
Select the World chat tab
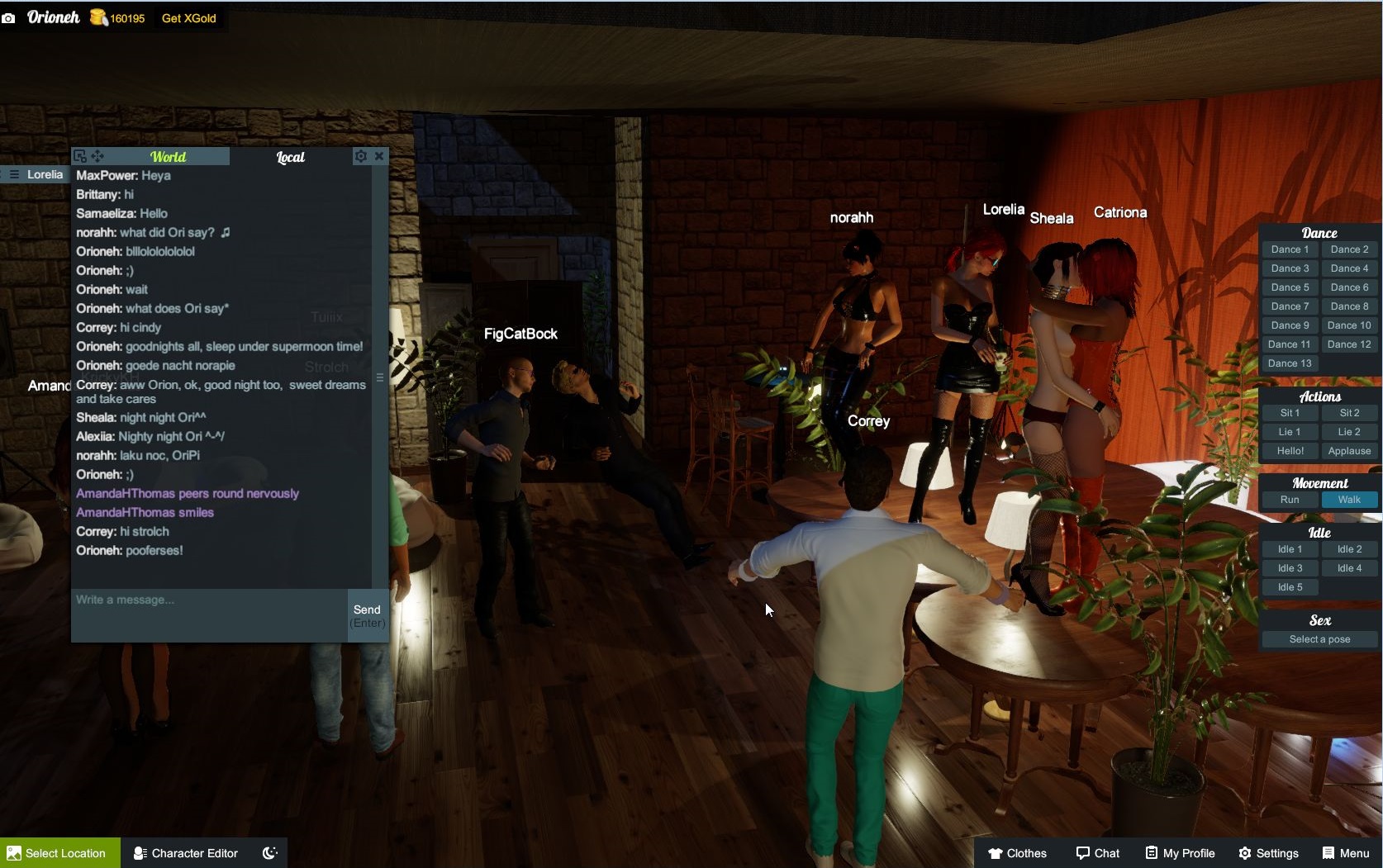(x=168, y=157)
